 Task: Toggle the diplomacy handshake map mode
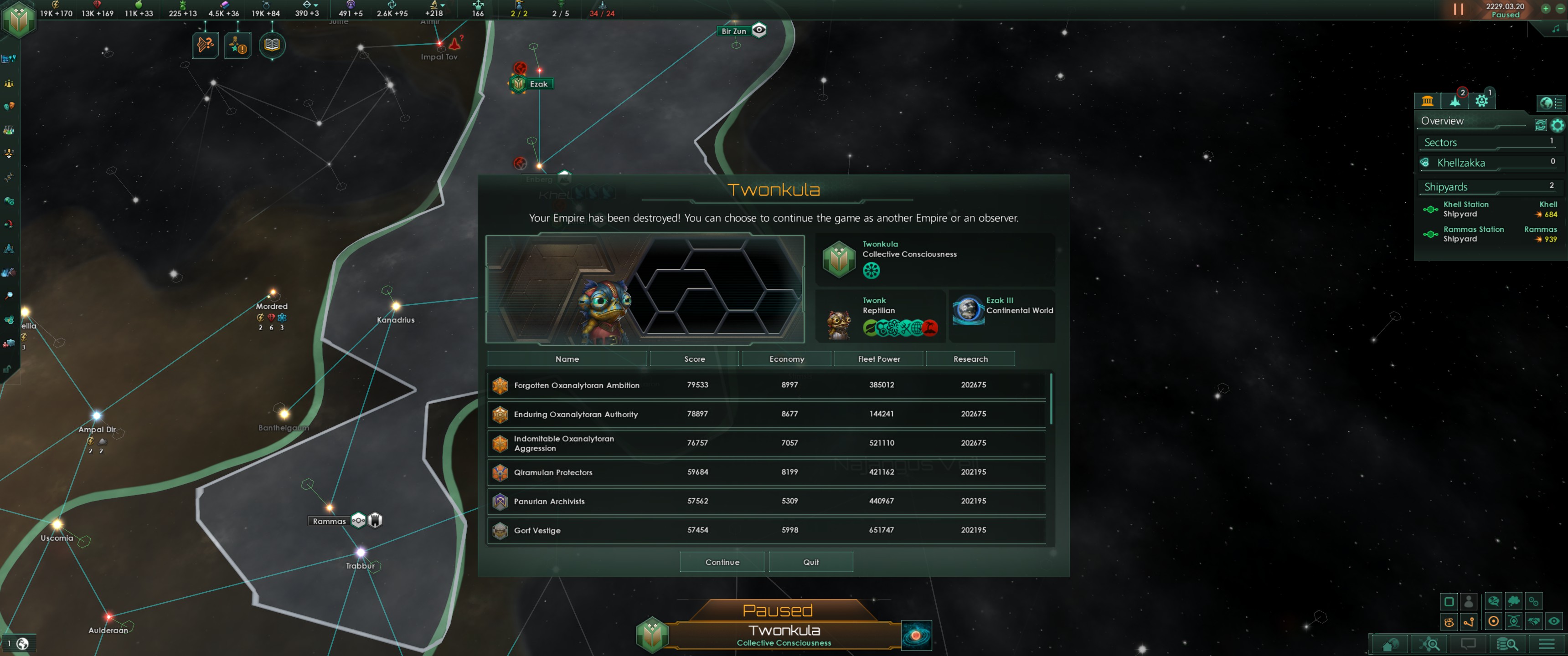[1534, 621]
